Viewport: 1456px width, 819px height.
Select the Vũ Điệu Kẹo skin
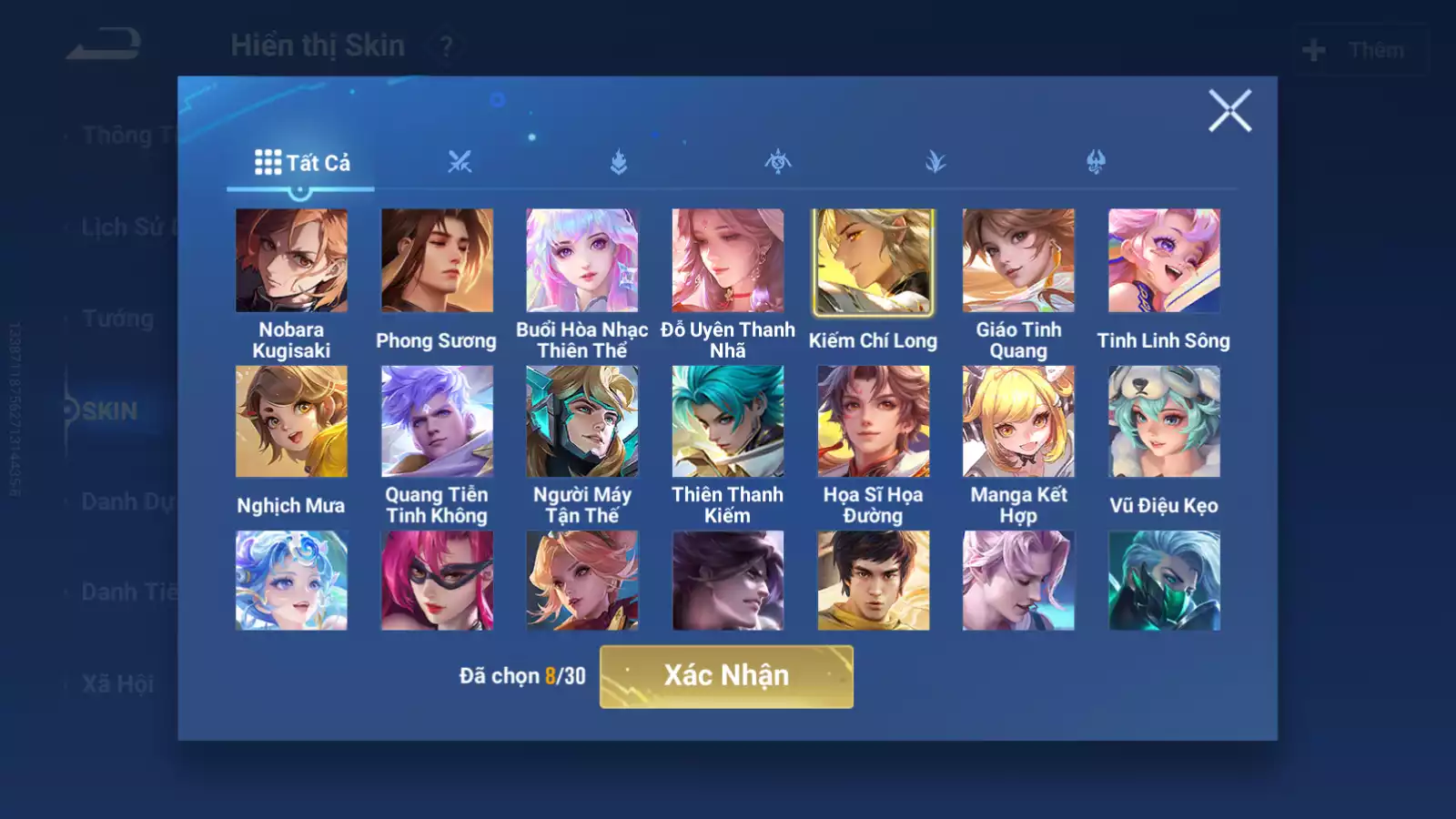1164,421
